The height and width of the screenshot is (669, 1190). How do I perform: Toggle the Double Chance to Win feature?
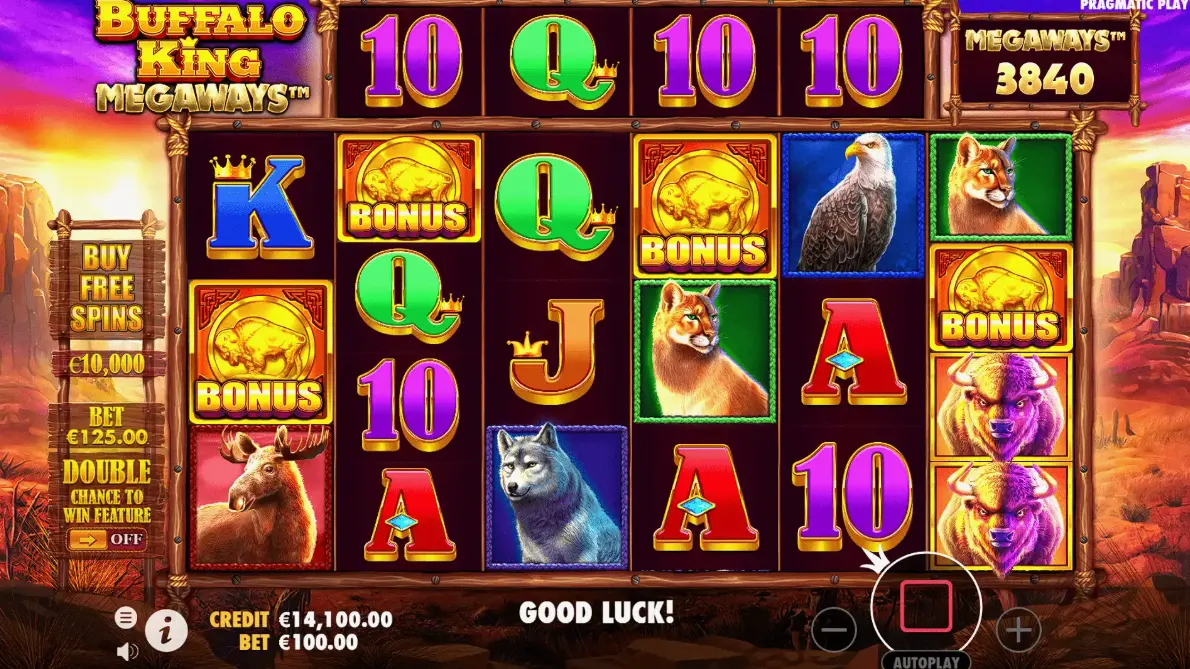(106, 539)
